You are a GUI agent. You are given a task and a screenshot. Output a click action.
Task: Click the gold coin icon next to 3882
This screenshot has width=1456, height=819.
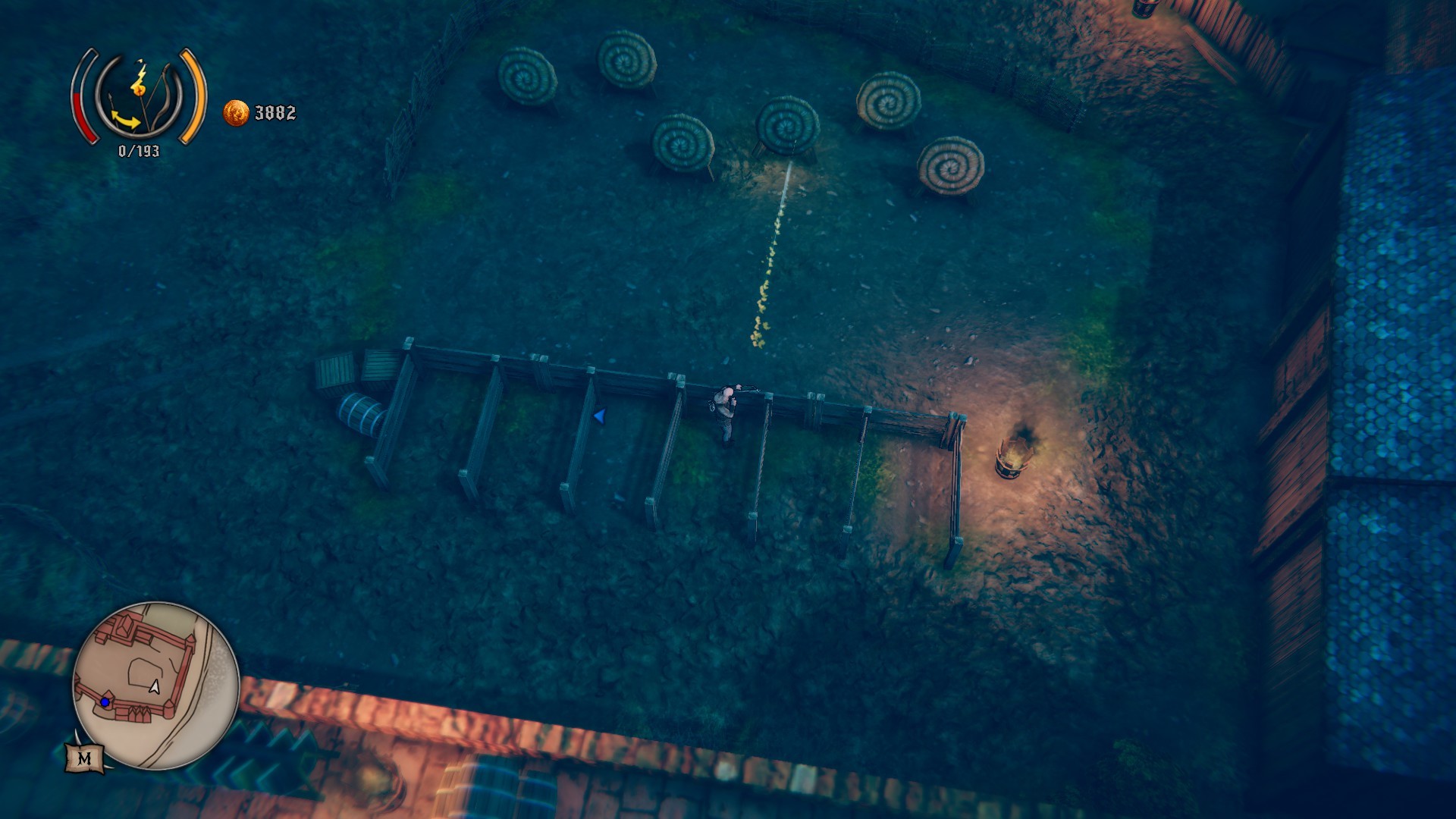coord(237,112)
